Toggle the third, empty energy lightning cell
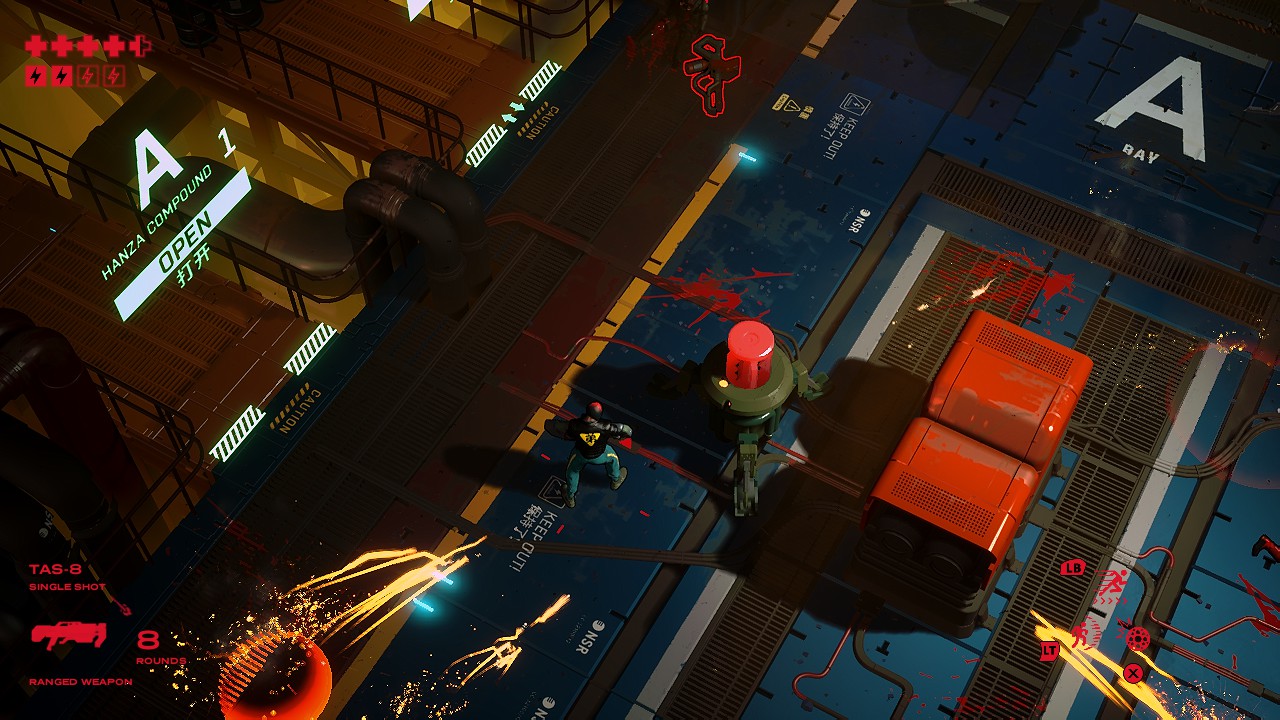 tap(88, 75)
